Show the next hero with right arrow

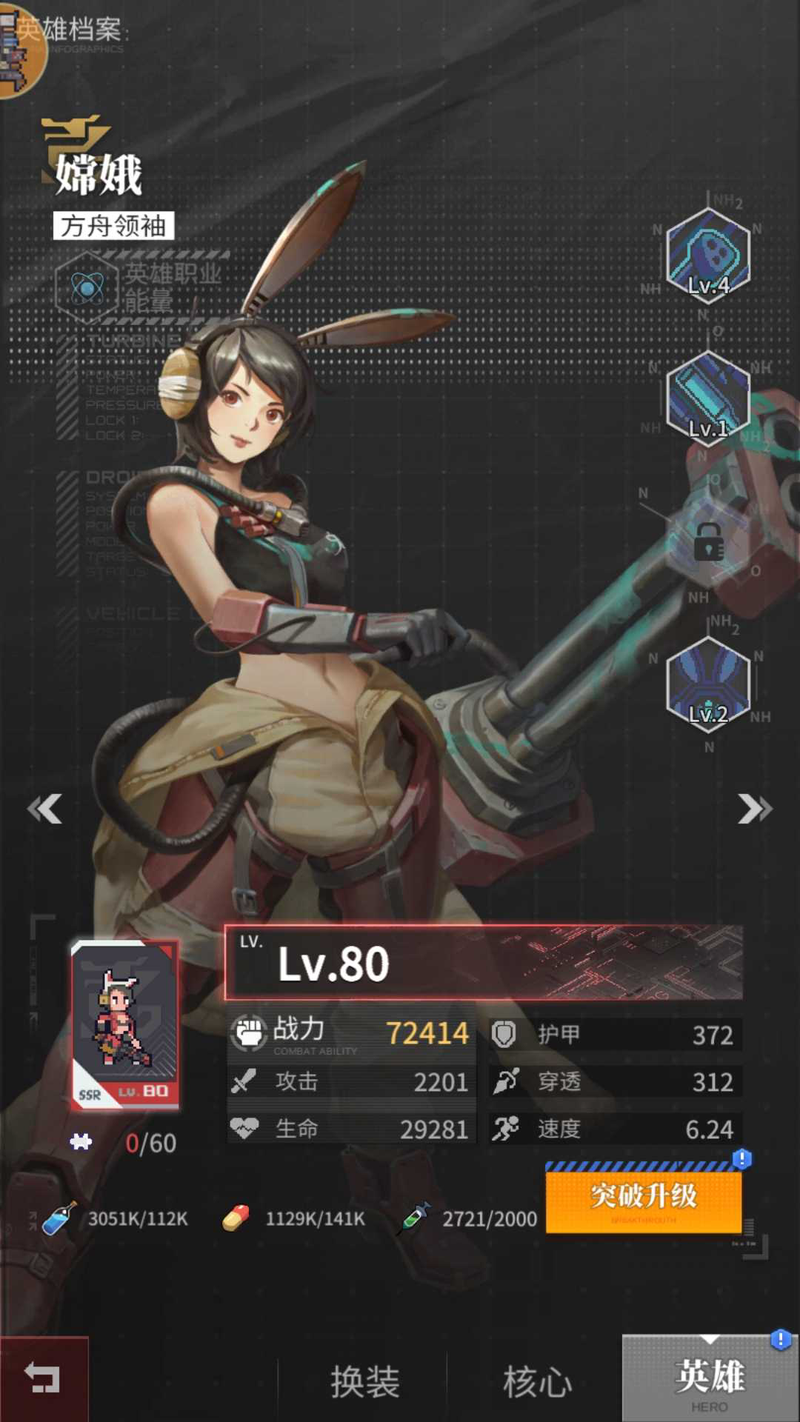[754, 808]
